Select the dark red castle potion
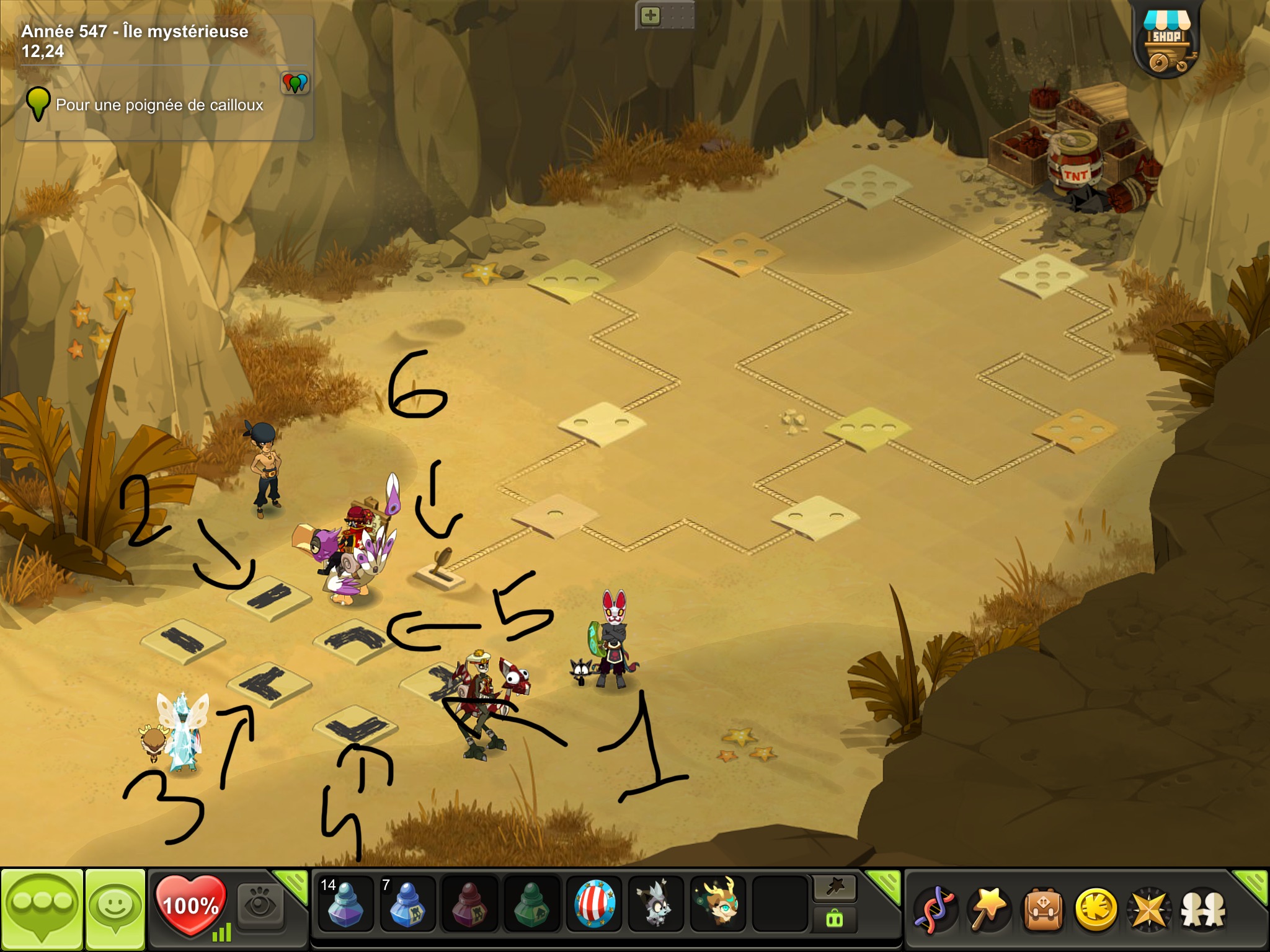 (x=469, y=904)
